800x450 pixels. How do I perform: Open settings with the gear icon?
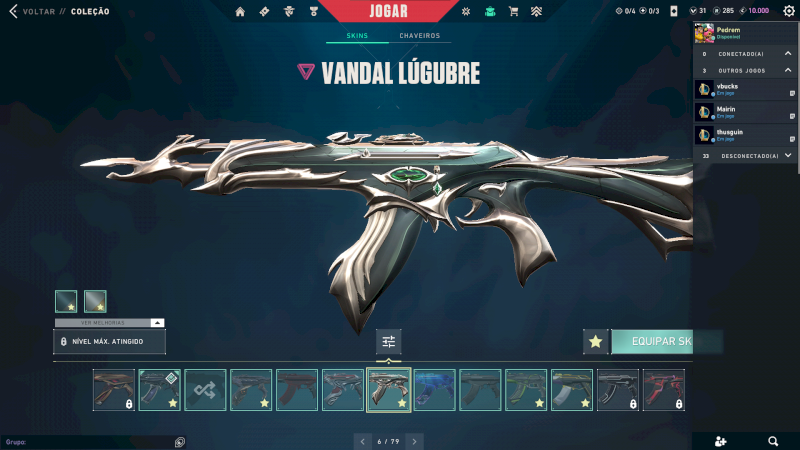click(x=788, y=11)
